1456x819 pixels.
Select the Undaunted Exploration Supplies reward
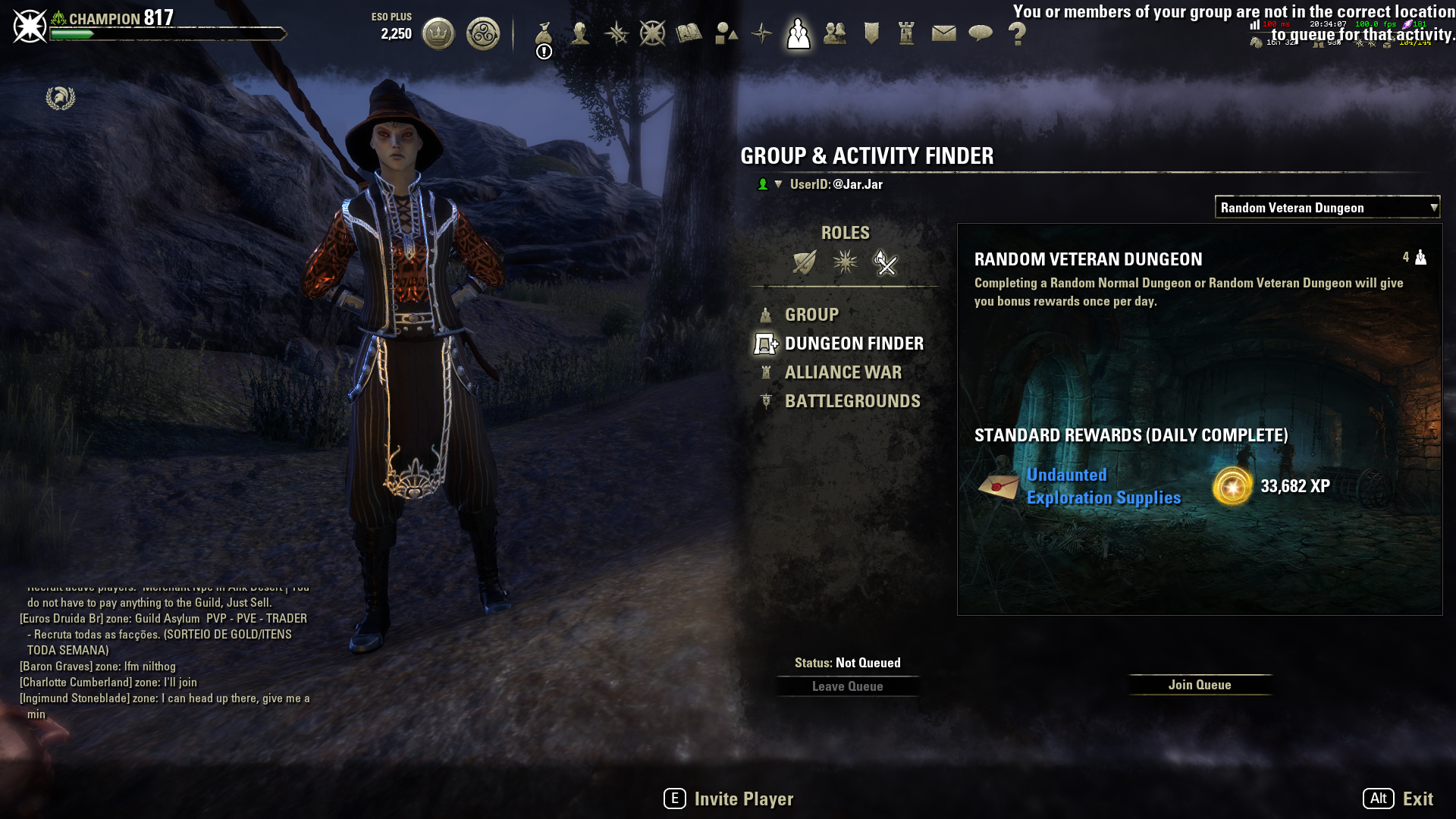[1103, 486]
